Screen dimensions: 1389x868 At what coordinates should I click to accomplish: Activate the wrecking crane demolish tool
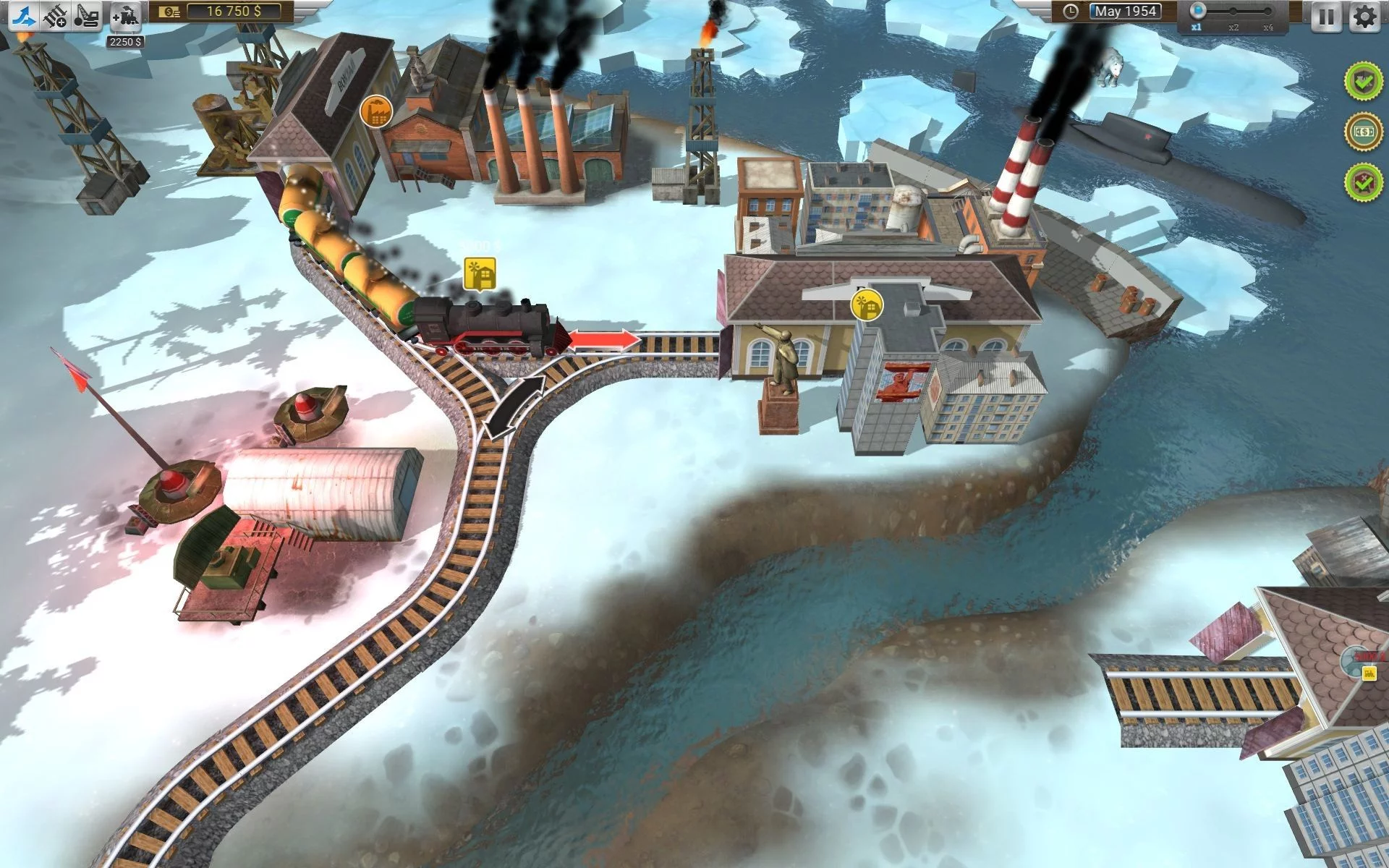(x=87, y=15)
